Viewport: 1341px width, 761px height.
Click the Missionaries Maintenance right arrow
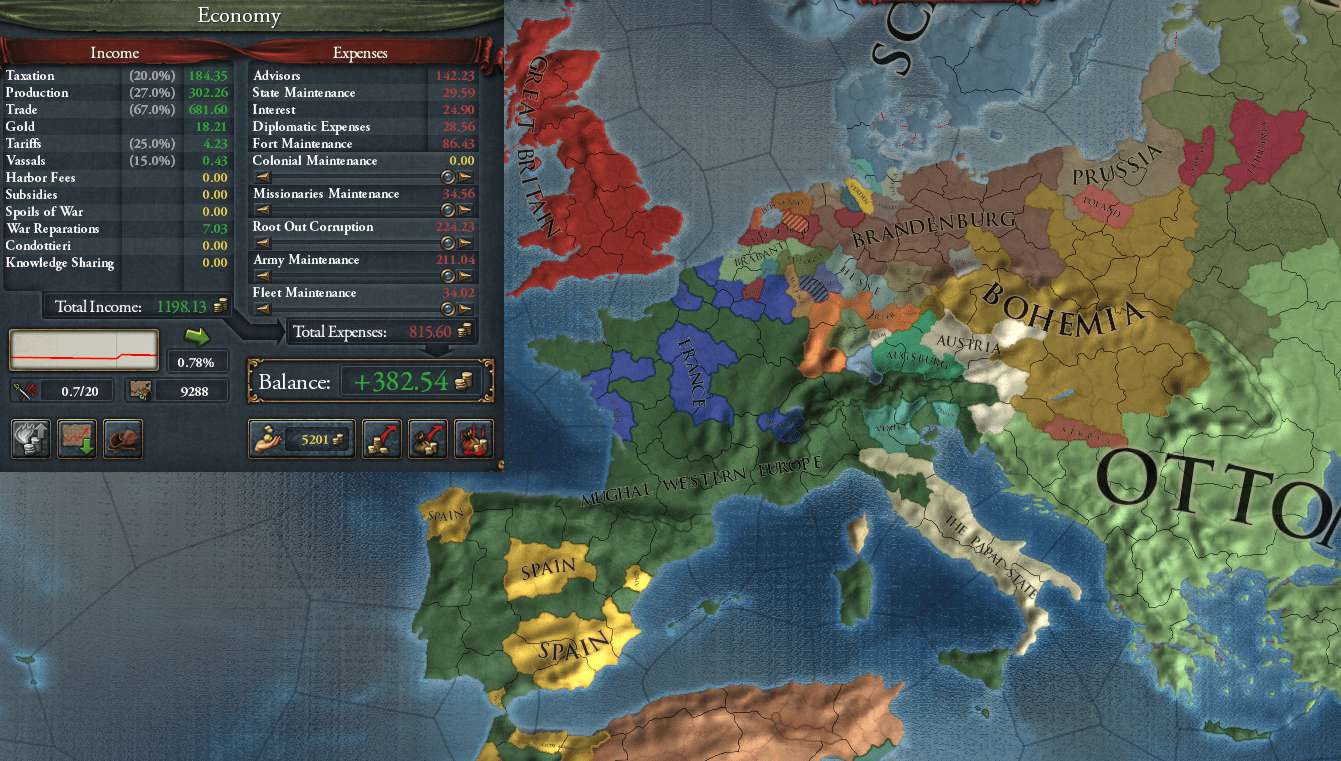(465, 210)
